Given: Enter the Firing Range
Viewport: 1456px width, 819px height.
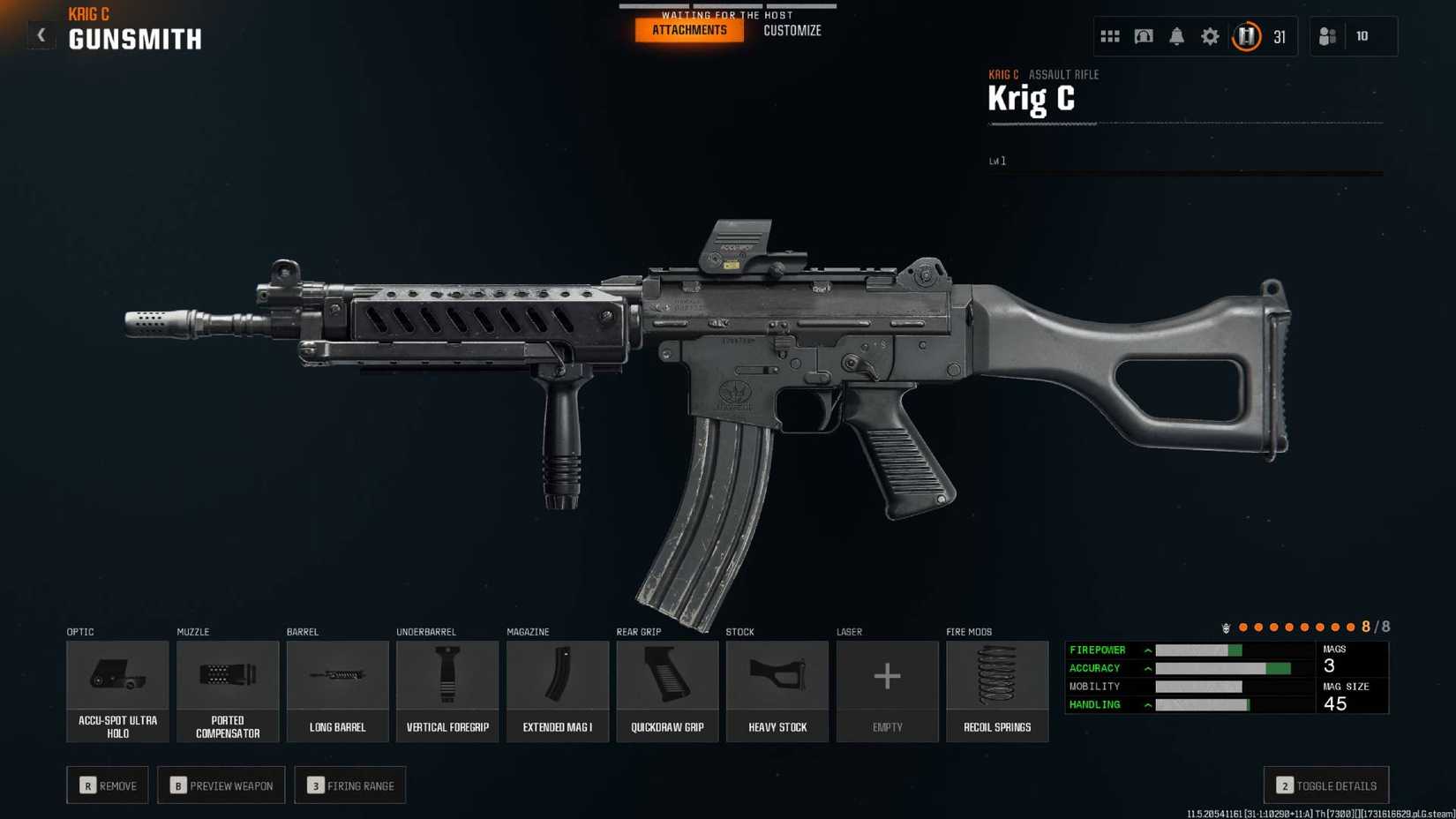Looking at the screenshot, I should click(x=350, y=785).
